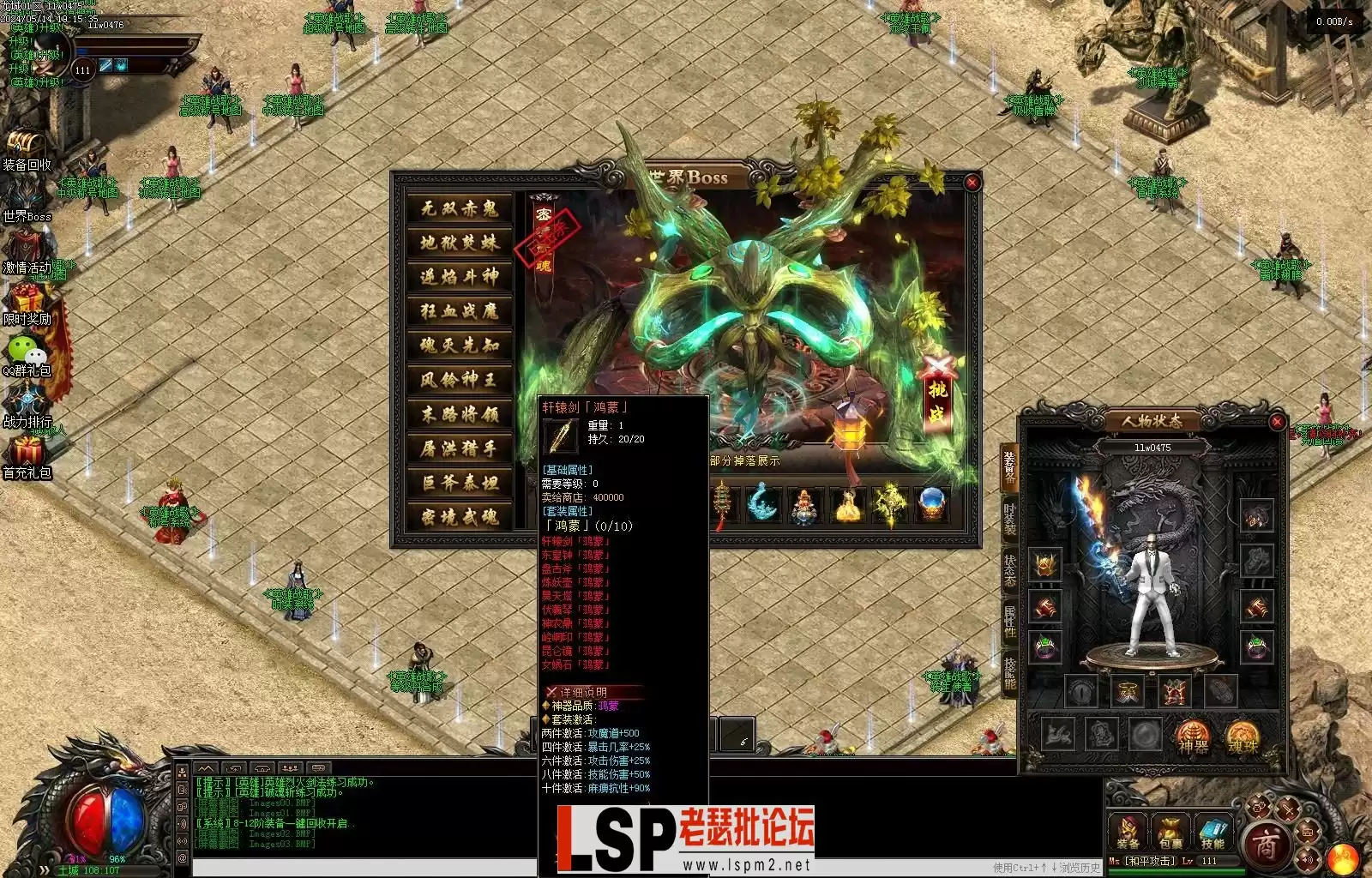This screenshot has width=1372, height=878.
Task: Choose the 狂血战魔 boss entry
Action: tap(460, 311)
